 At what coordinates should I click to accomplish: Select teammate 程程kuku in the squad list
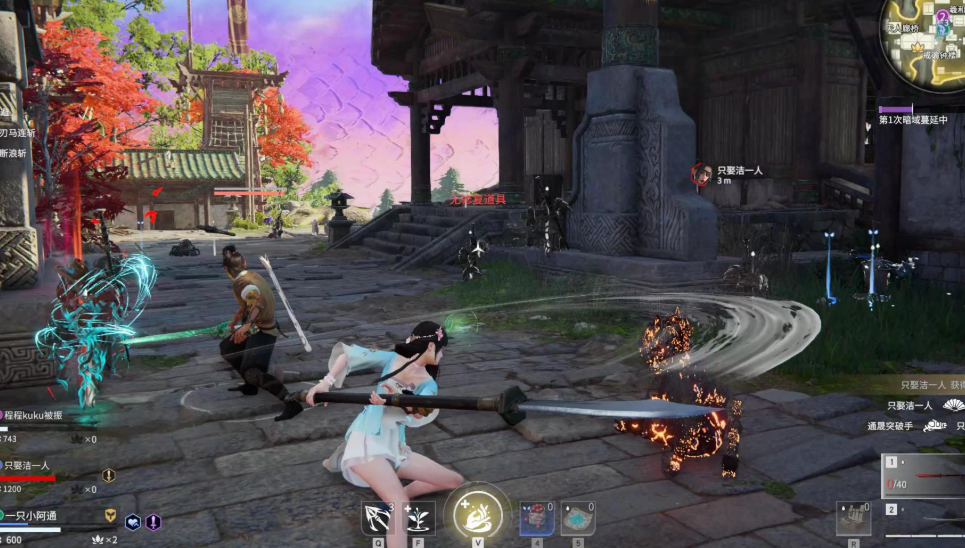point(34,414)
